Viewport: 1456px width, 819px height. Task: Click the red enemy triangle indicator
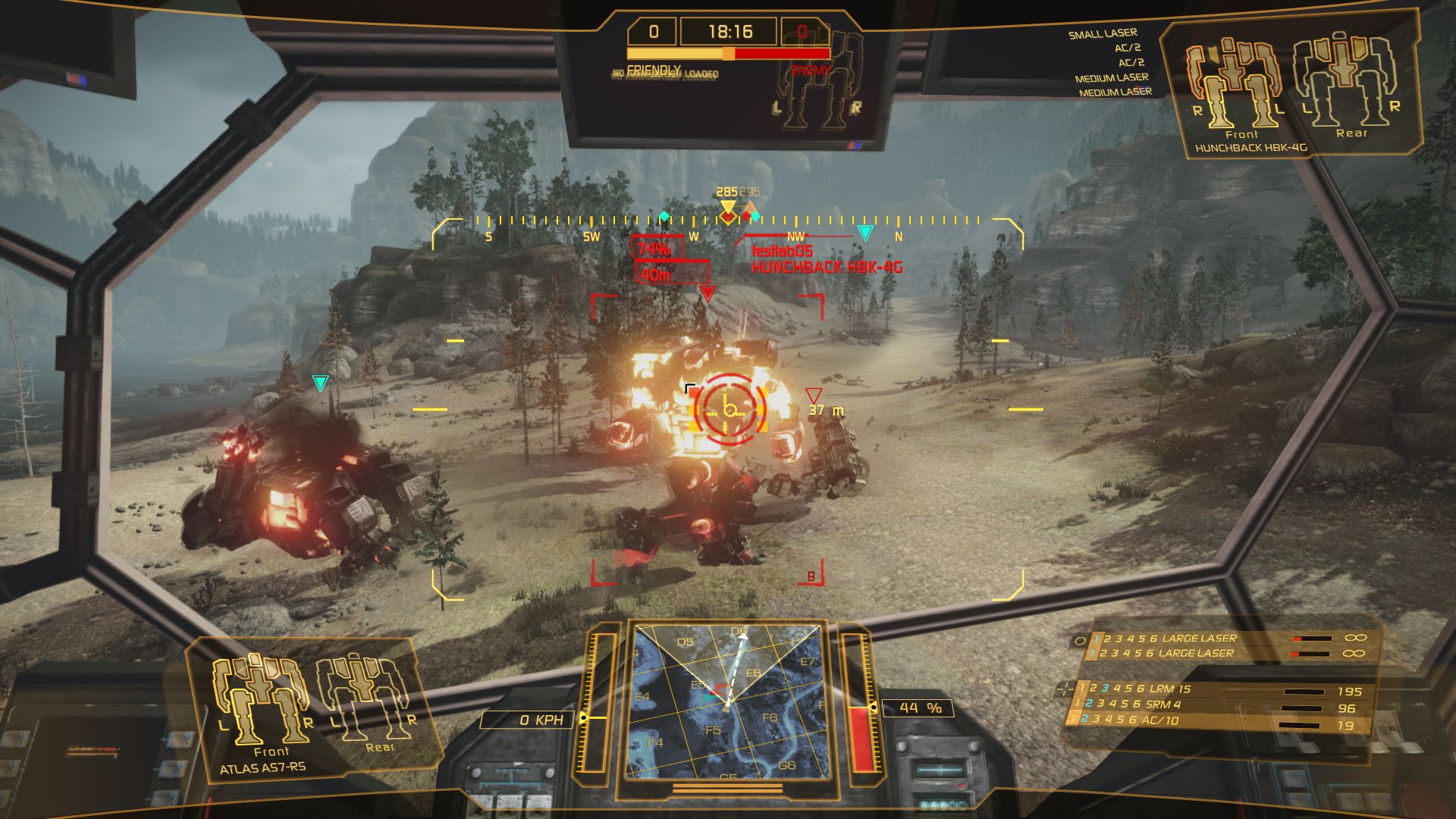pyautogui.click(x=709, y=294)
